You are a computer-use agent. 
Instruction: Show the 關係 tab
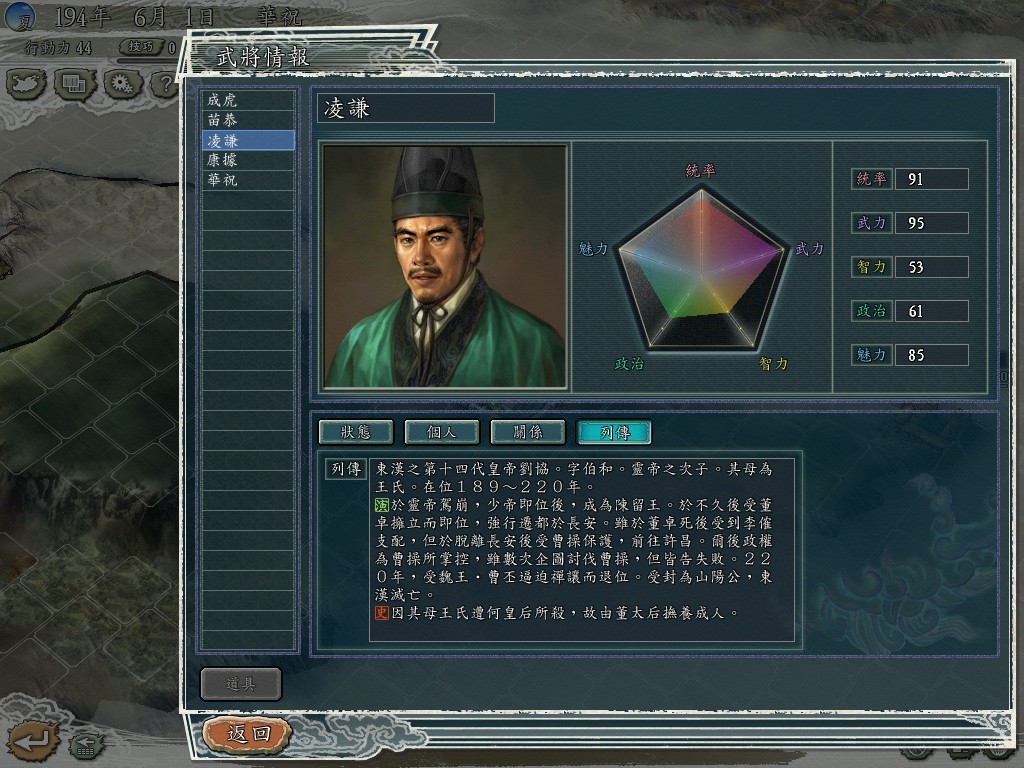[x=527, y=432]
